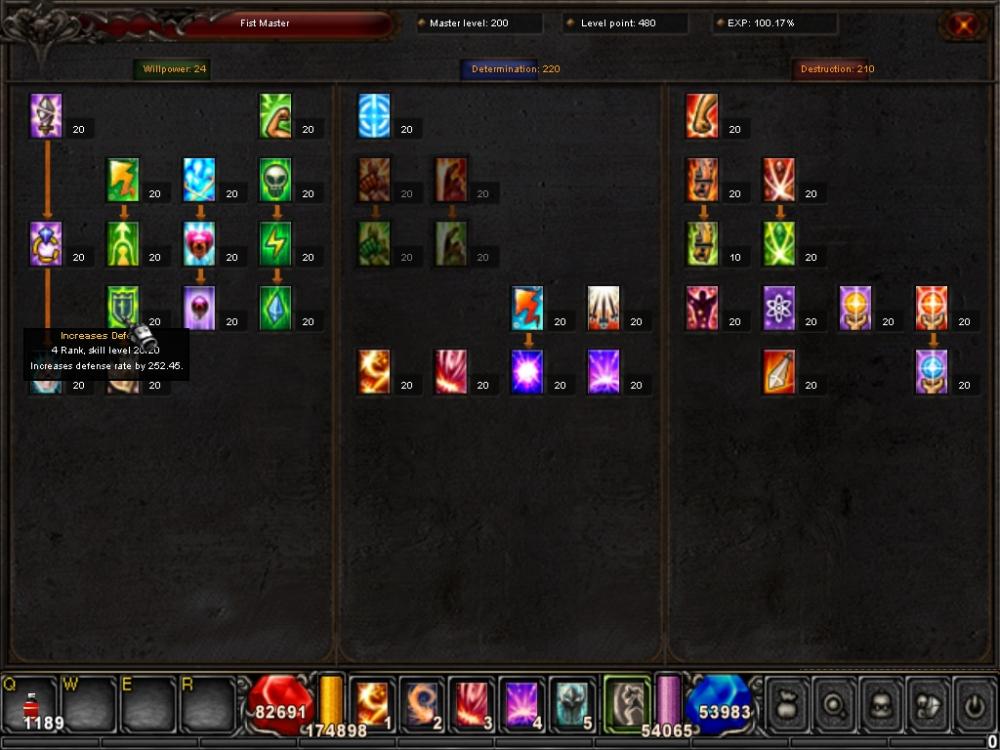Screen dimensions: 1000x750
Task: Click the purple atom skill icon
Action: (x=779, y=307)
